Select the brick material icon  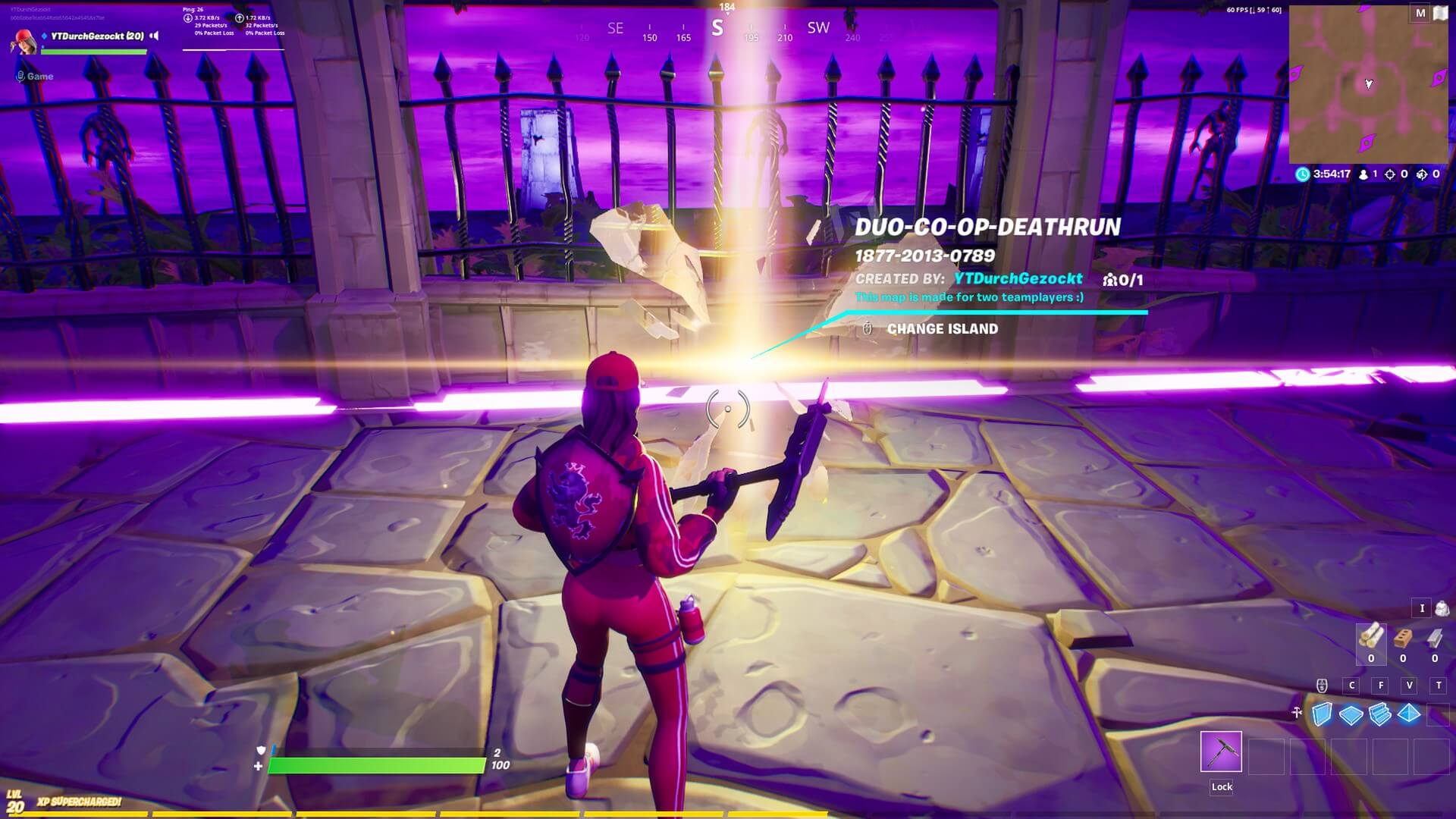1403,639
